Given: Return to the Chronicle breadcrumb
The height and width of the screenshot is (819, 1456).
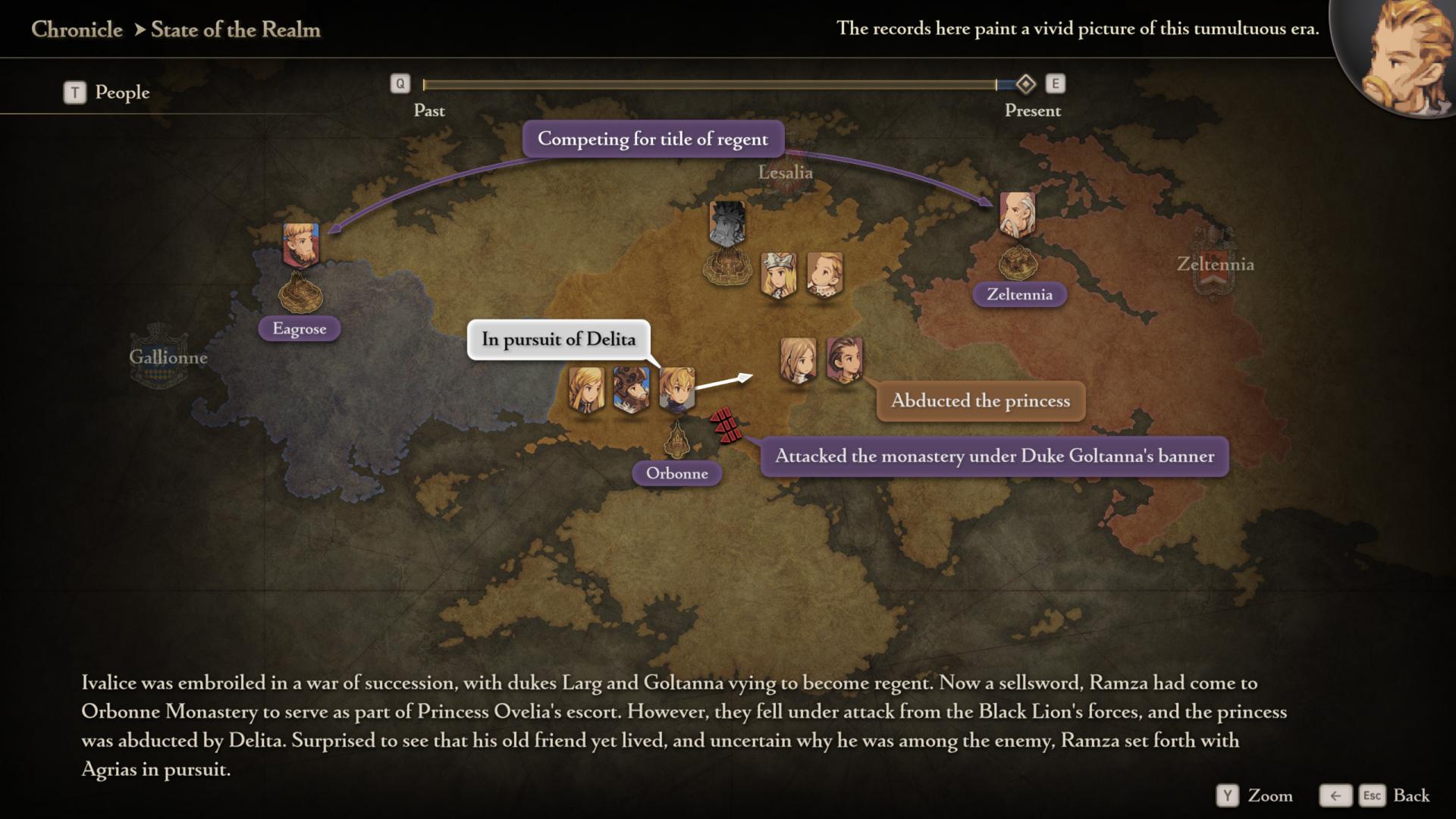Looking at the screenshot, I should 77,30.
